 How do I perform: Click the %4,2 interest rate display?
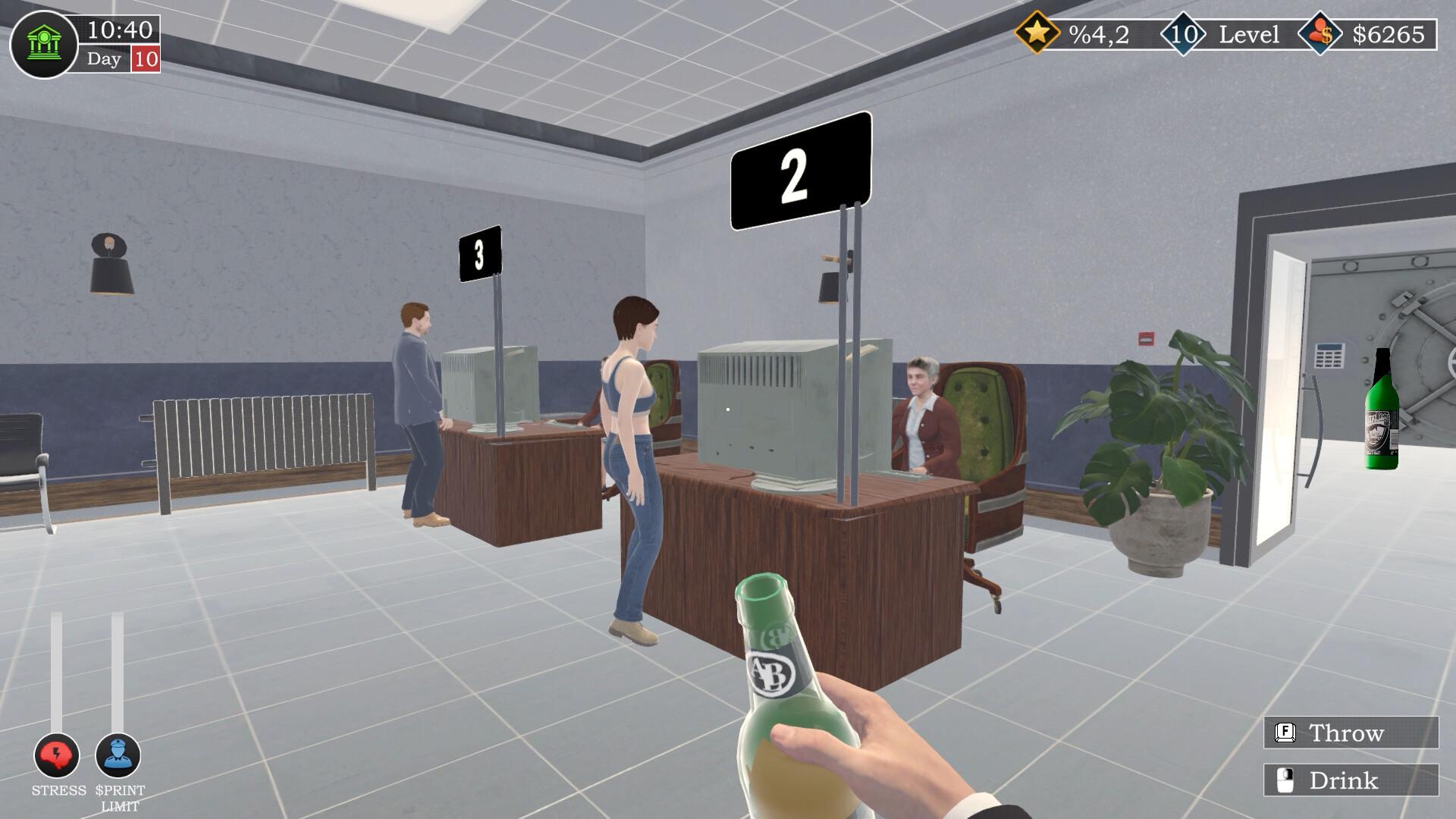1099,33
